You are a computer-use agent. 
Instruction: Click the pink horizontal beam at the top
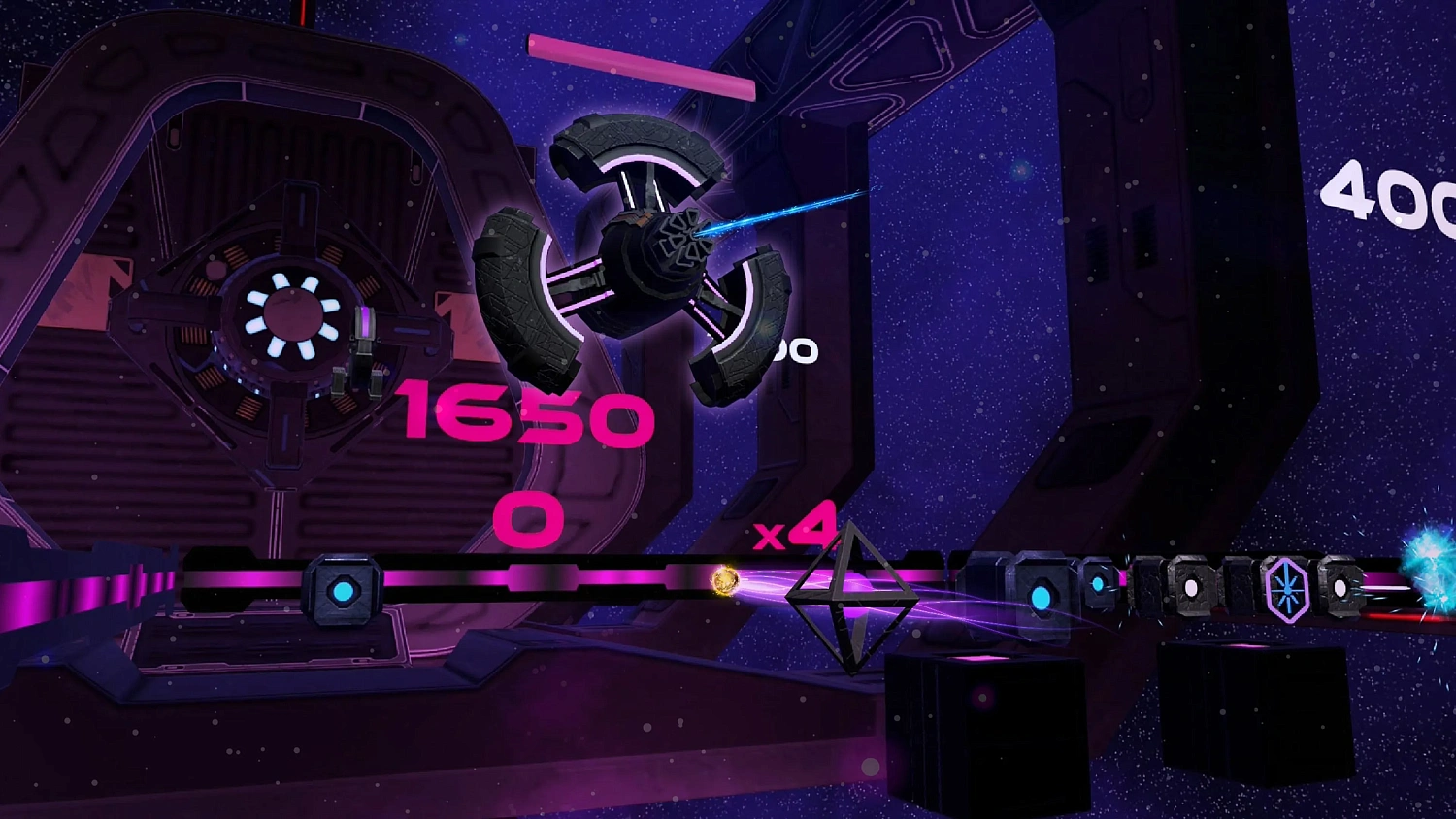[x=641, y=68]
